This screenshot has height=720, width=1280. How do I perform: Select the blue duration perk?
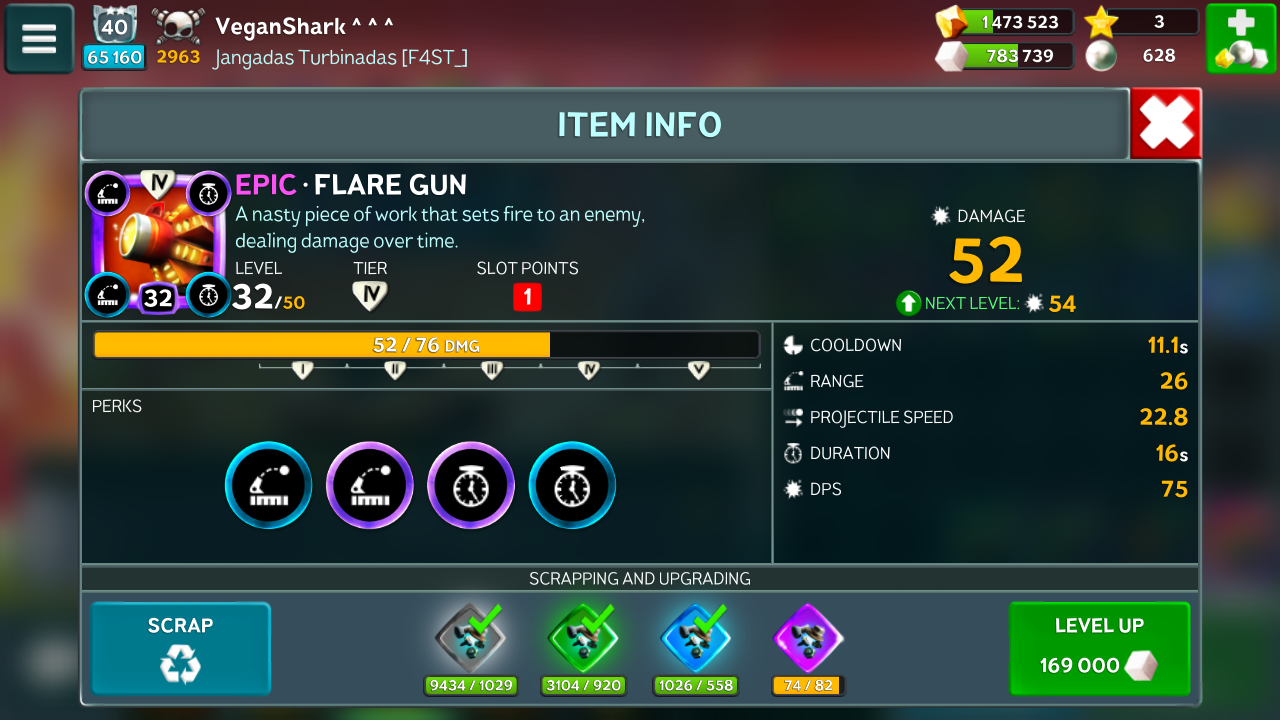(572, 485)
